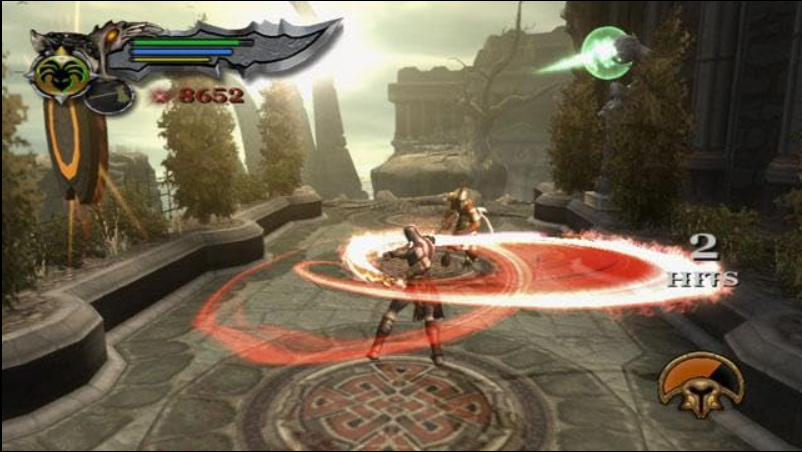This screenshot has width=802, height=452.
Task: Click the bronze helmet rage icon
Action: point(700,385)
